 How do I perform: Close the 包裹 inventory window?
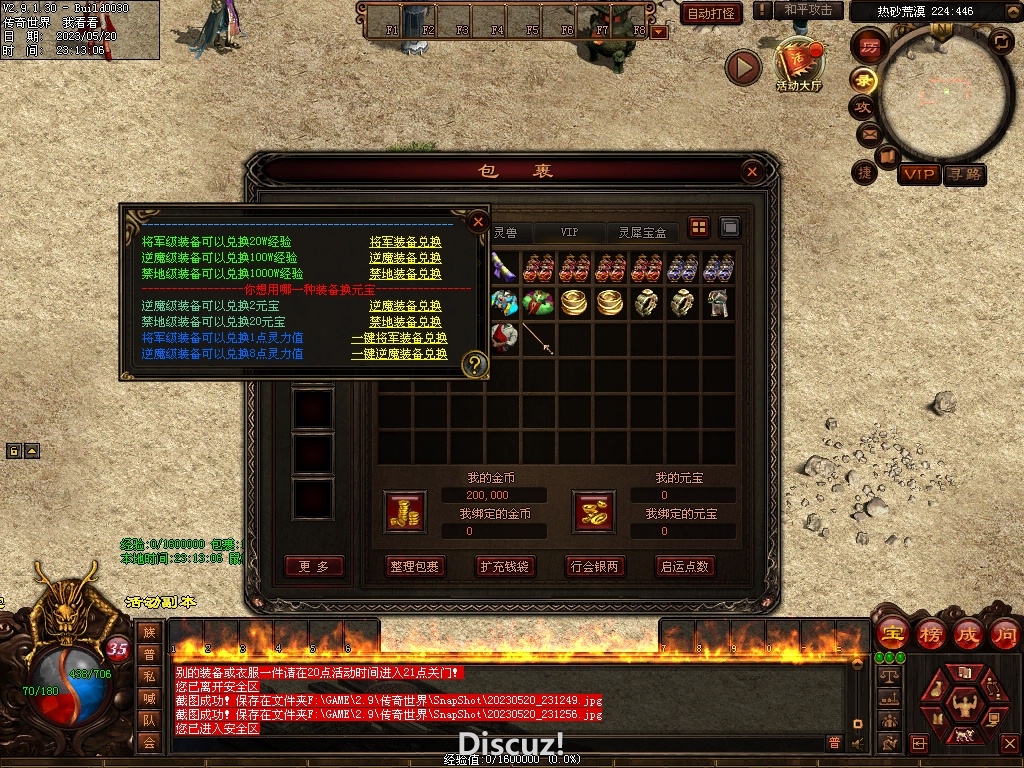(752, 172)
